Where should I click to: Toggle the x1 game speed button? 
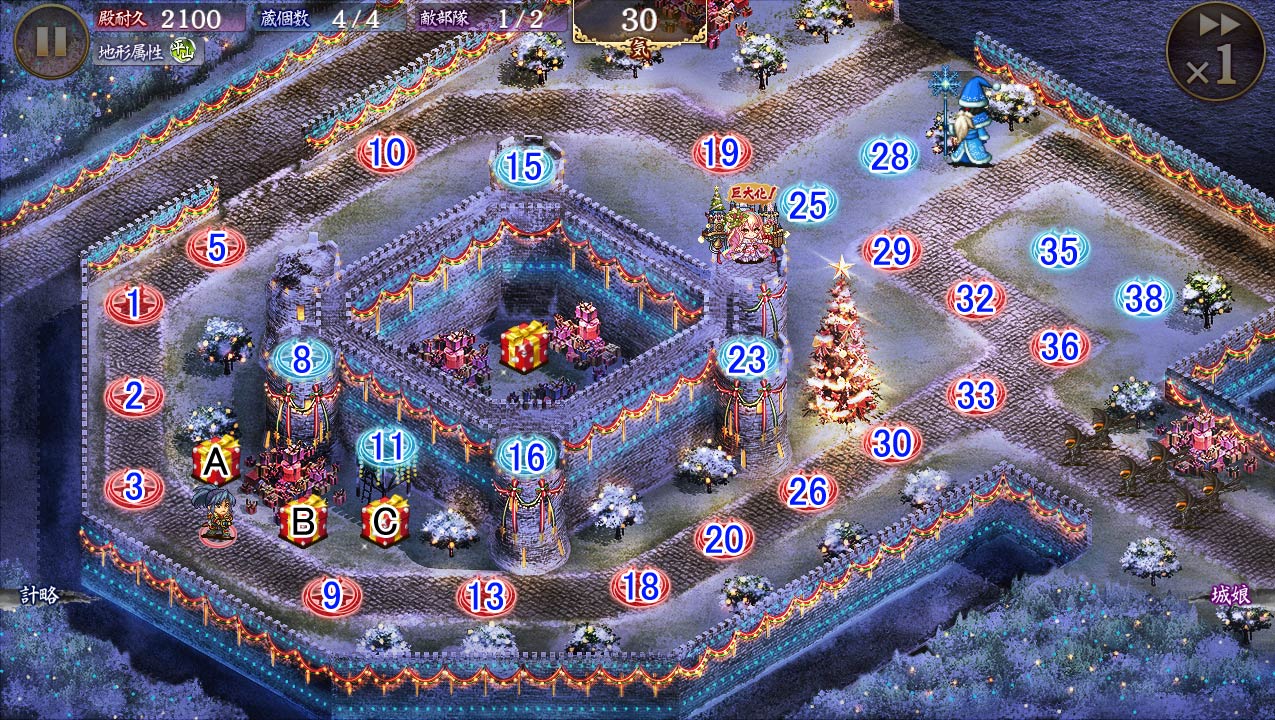click(x=1215, y=52)
